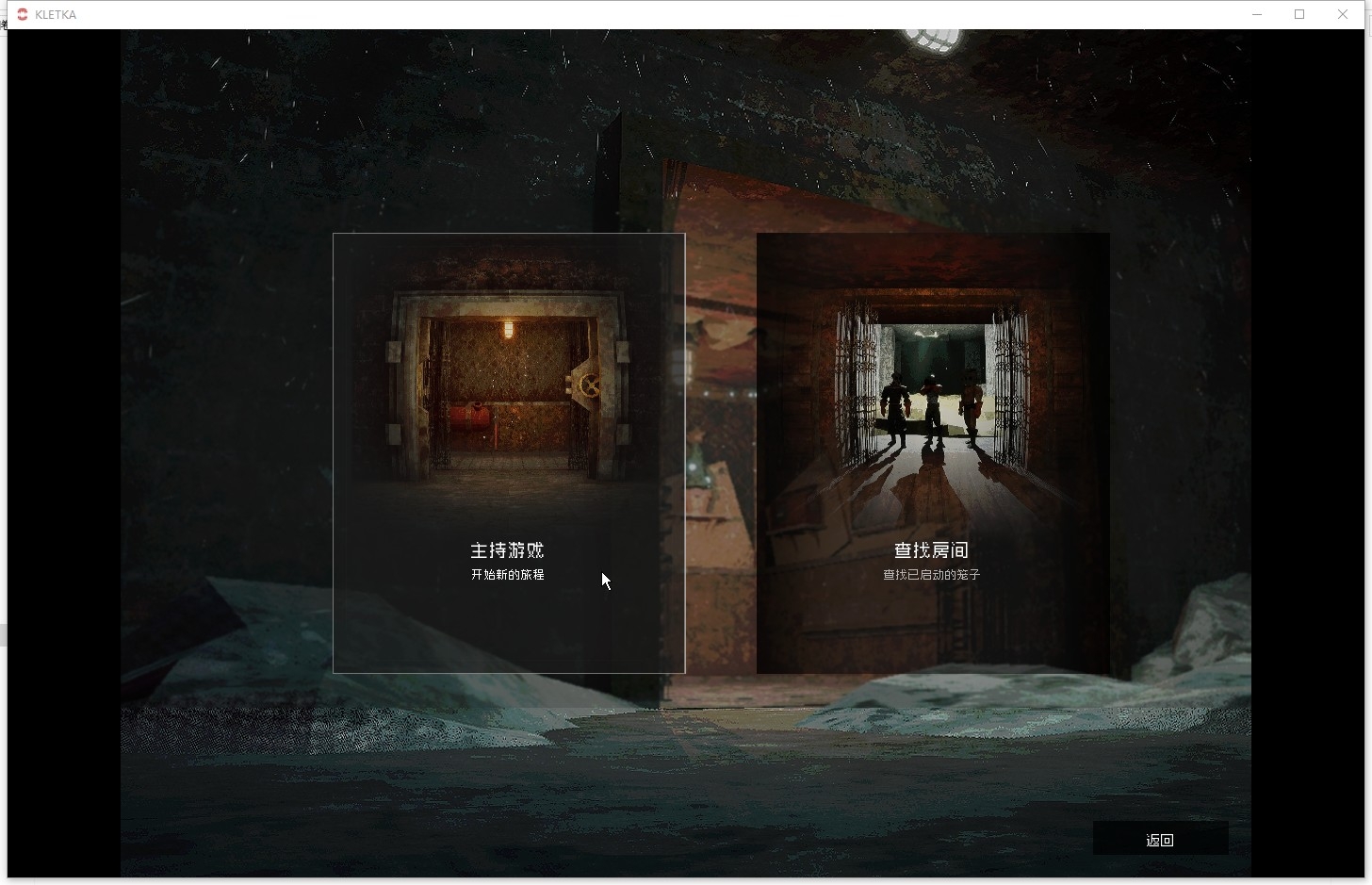
Task: Choose 查找房间 to find active rooms
Action: pyautogui.click(x=932, y=550)
